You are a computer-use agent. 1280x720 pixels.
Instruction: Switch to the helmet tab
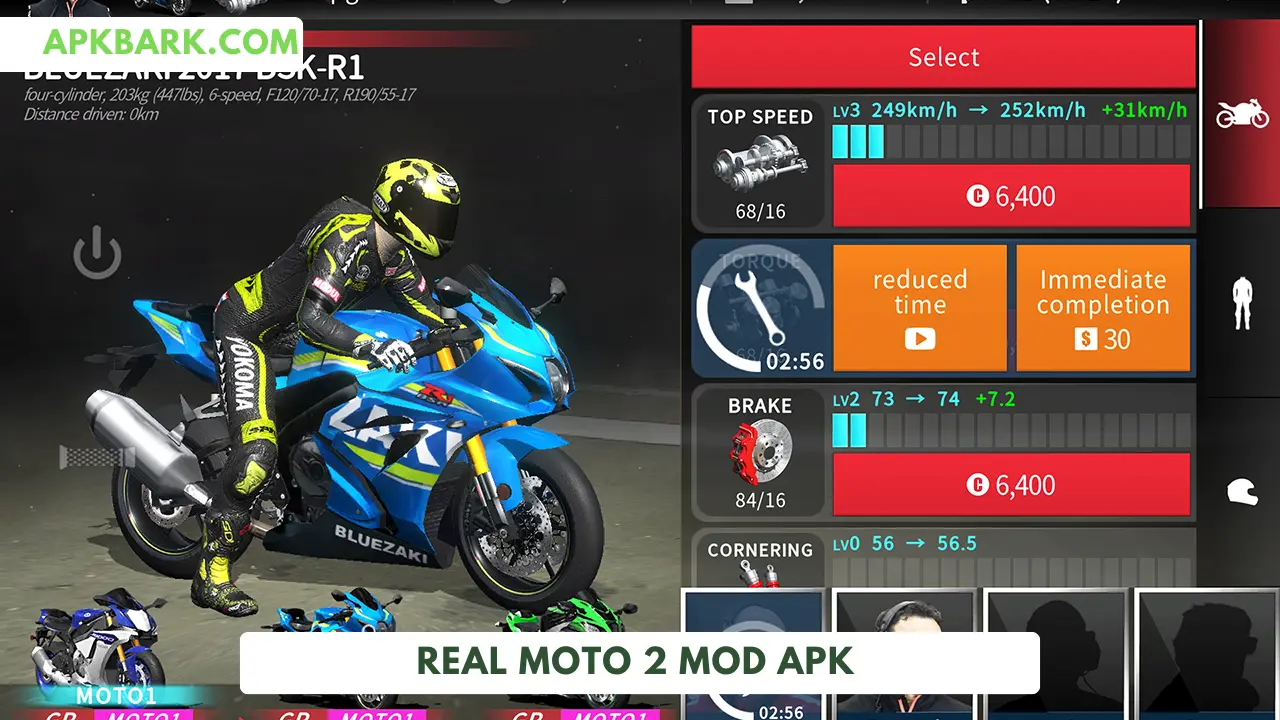pyautogui.click(x=1242, y=491)
